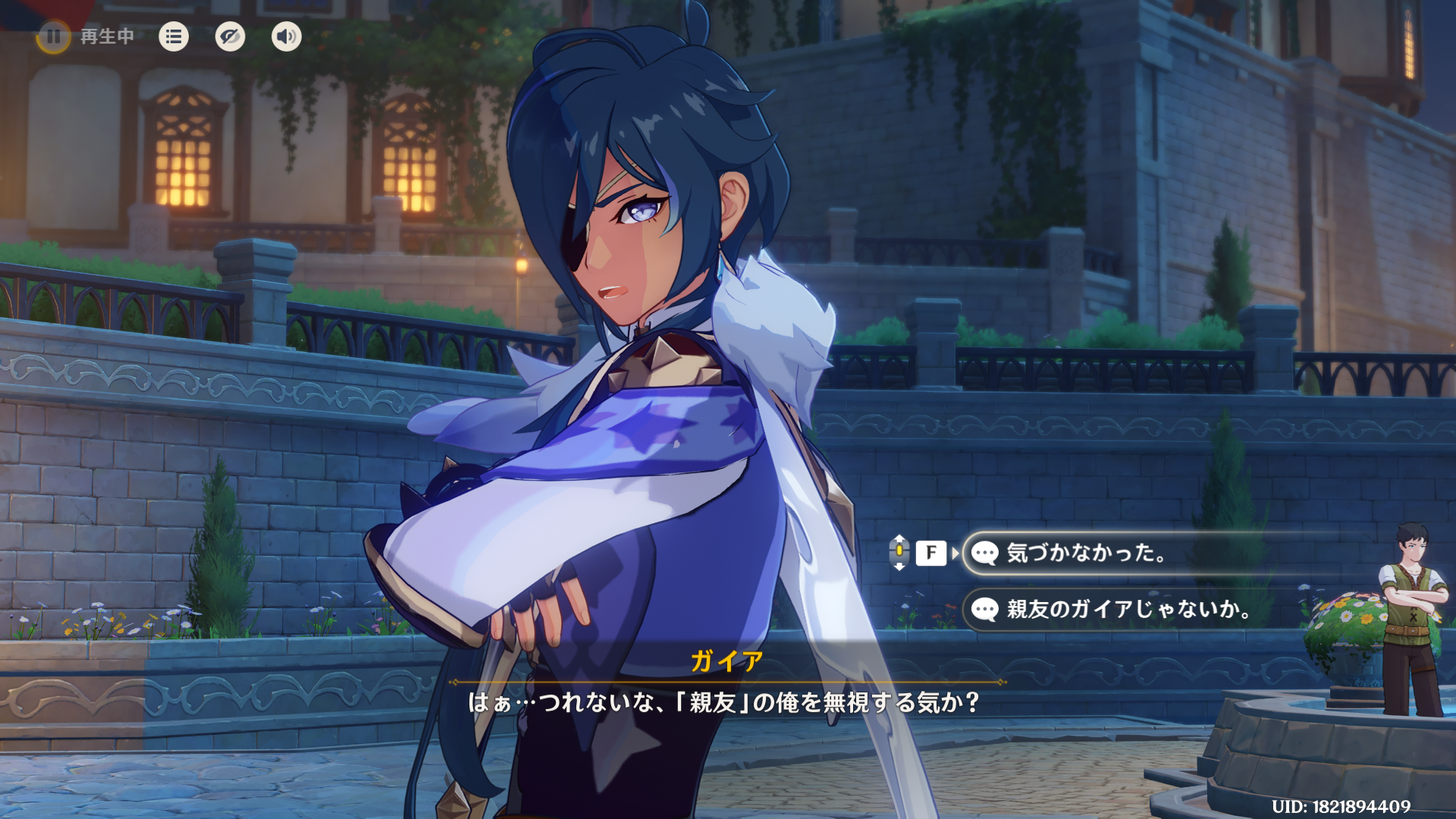Toggle the voice audio speaker icon
The width and height of the screenshot is (1456, 819).
286,36
